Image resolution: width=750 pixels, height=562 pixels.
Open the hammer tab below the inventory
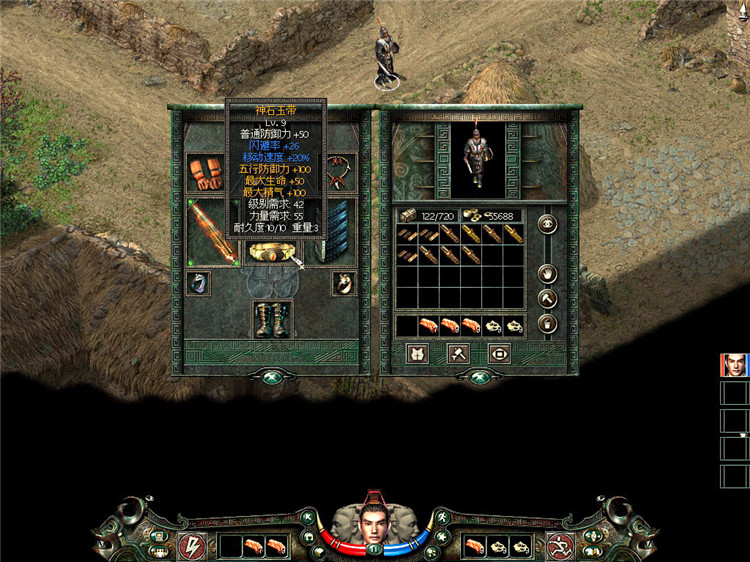[459, 353]
